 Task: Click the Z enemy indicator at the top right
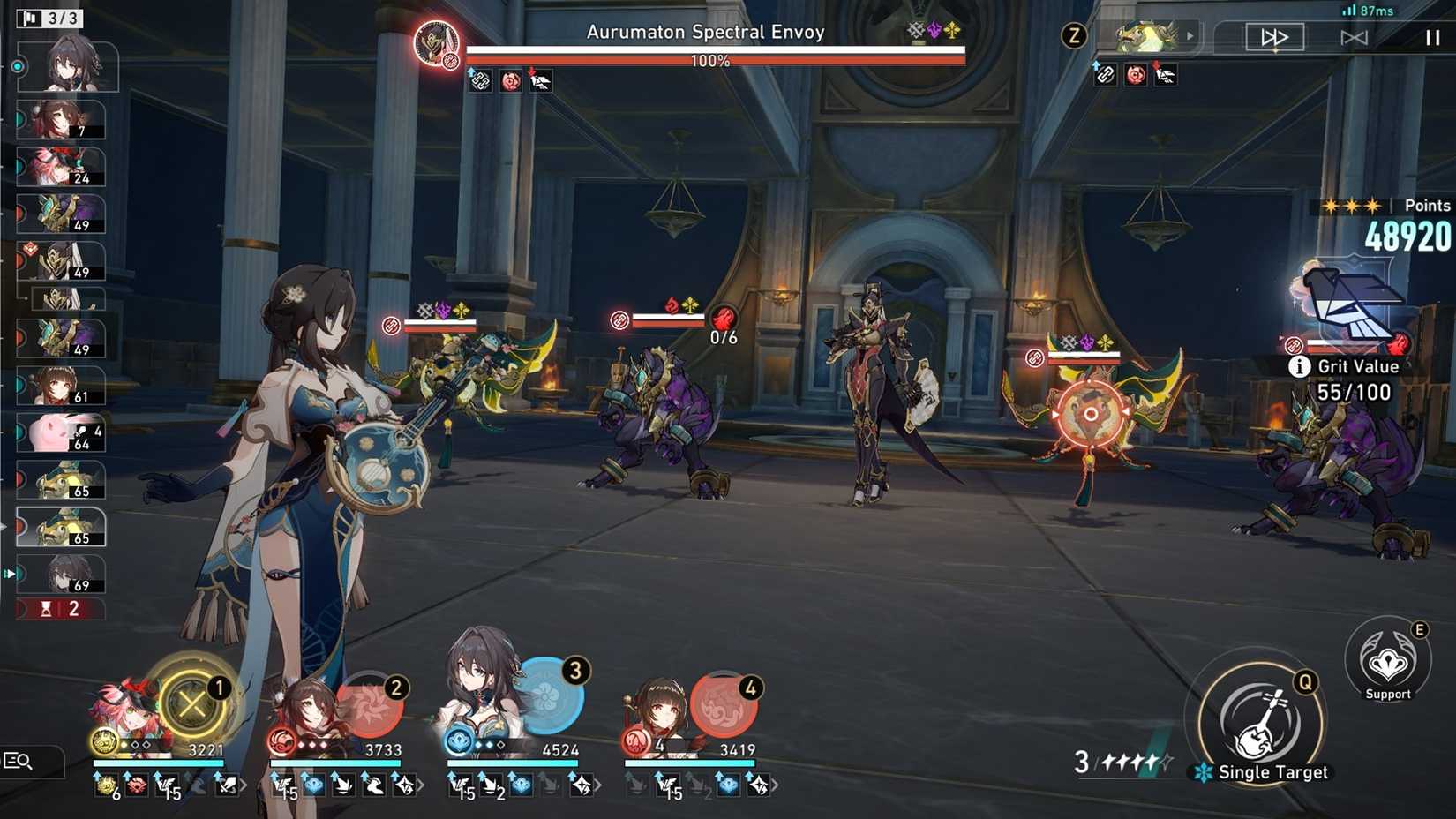1075,35
